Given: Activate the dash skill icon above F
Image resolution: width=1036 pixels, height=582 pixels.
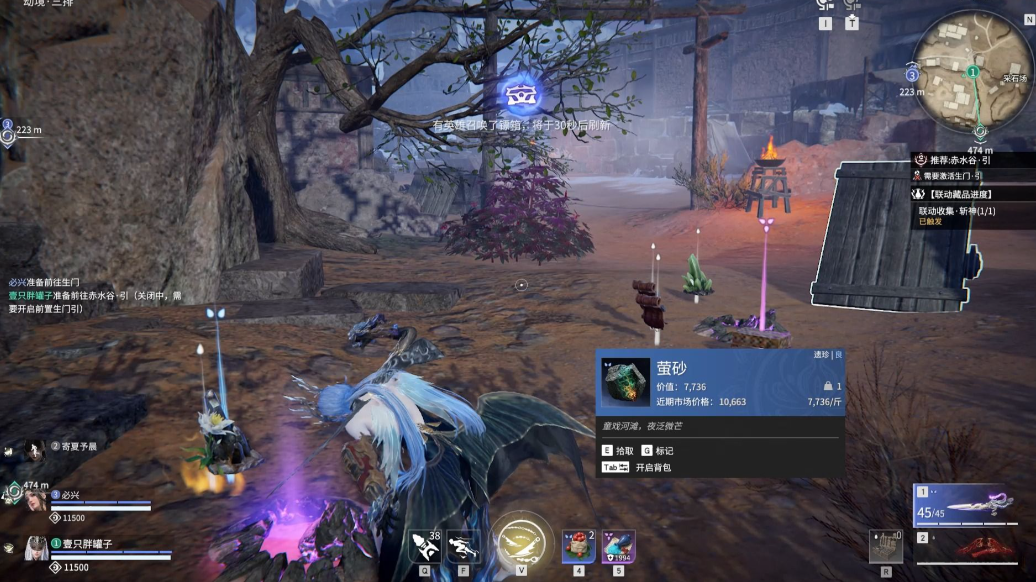Looking at the screenshot, I should 462,545.
